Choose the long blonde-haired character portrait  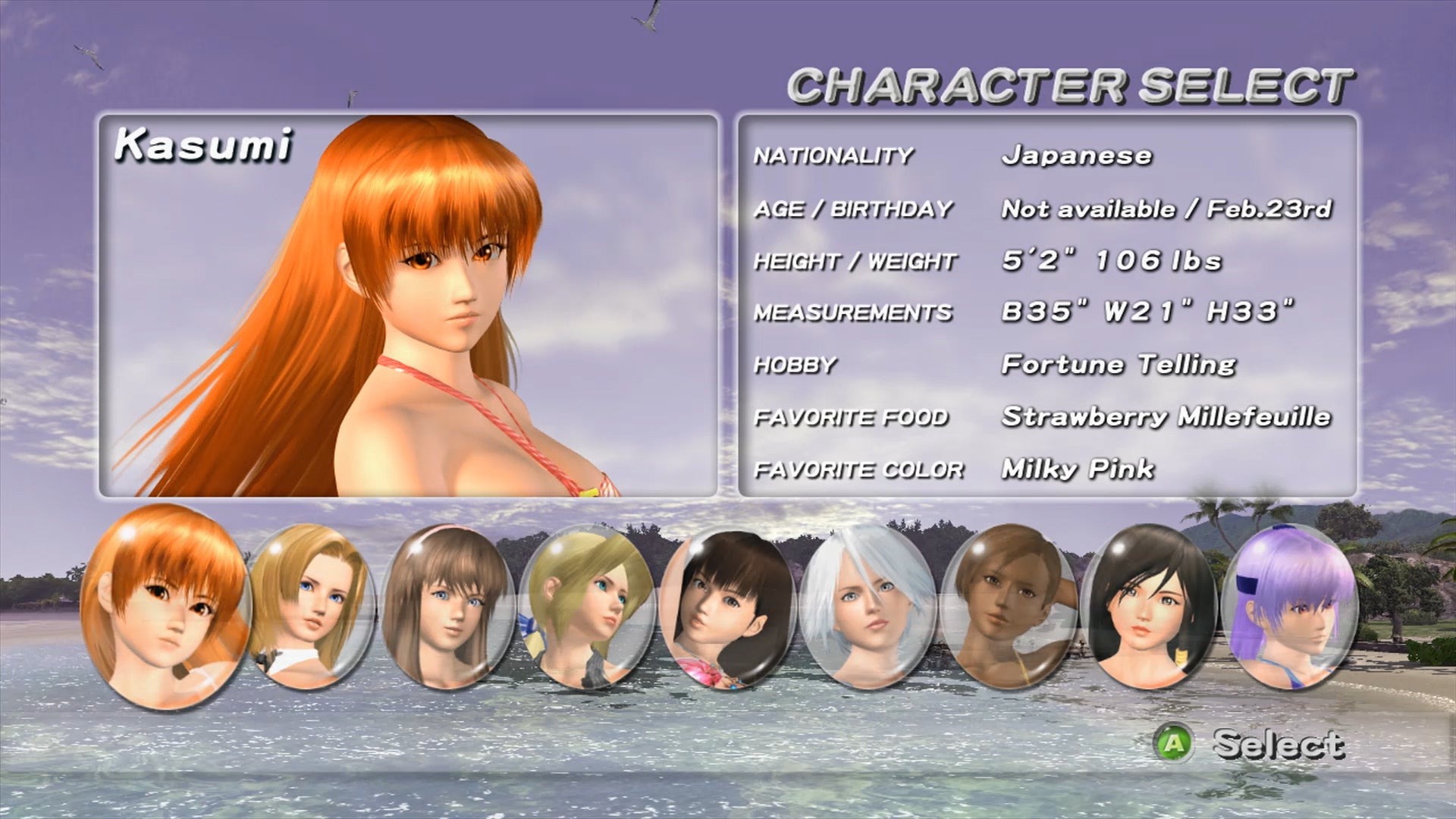coord(310,607)
